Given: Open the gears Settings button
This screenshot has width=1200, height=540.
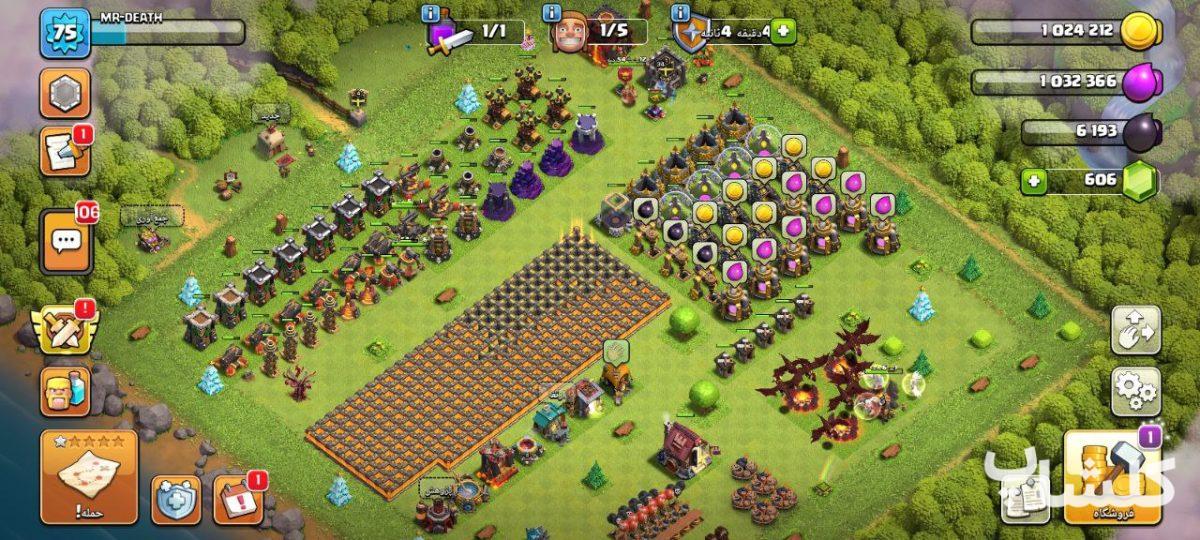Looking at the screenshot, I should 1135,391.
